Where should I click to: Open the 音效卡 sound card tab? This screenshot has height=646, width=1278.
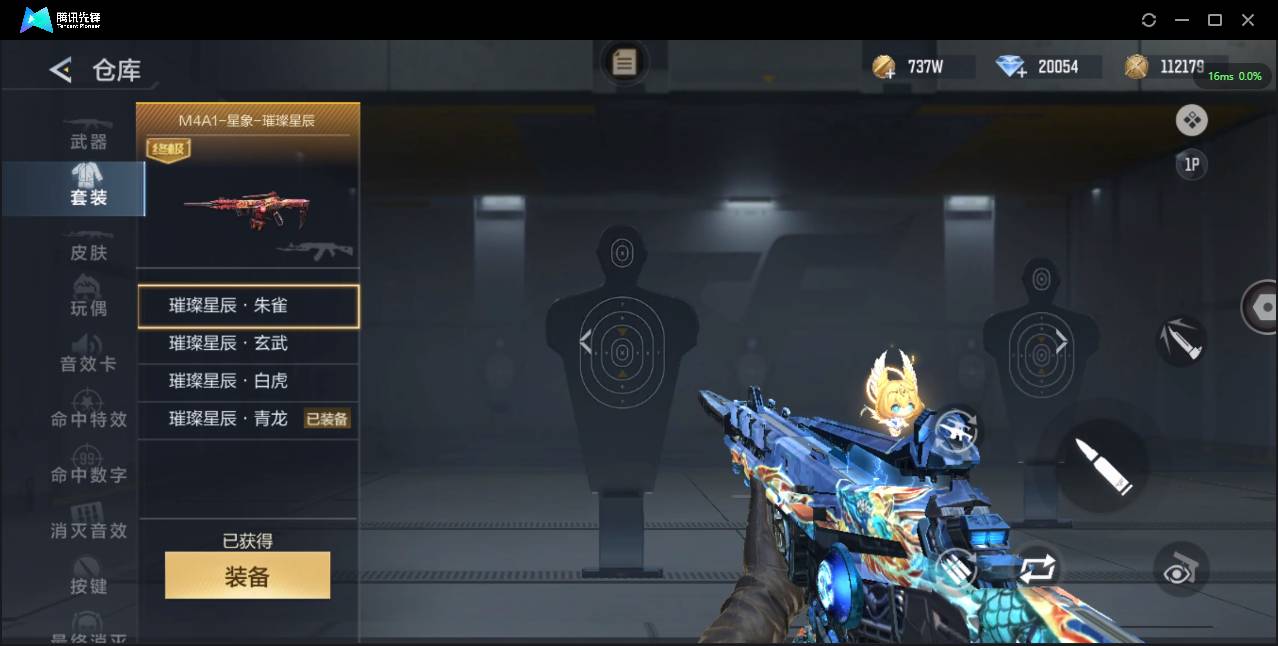click(x=88, y=362)
